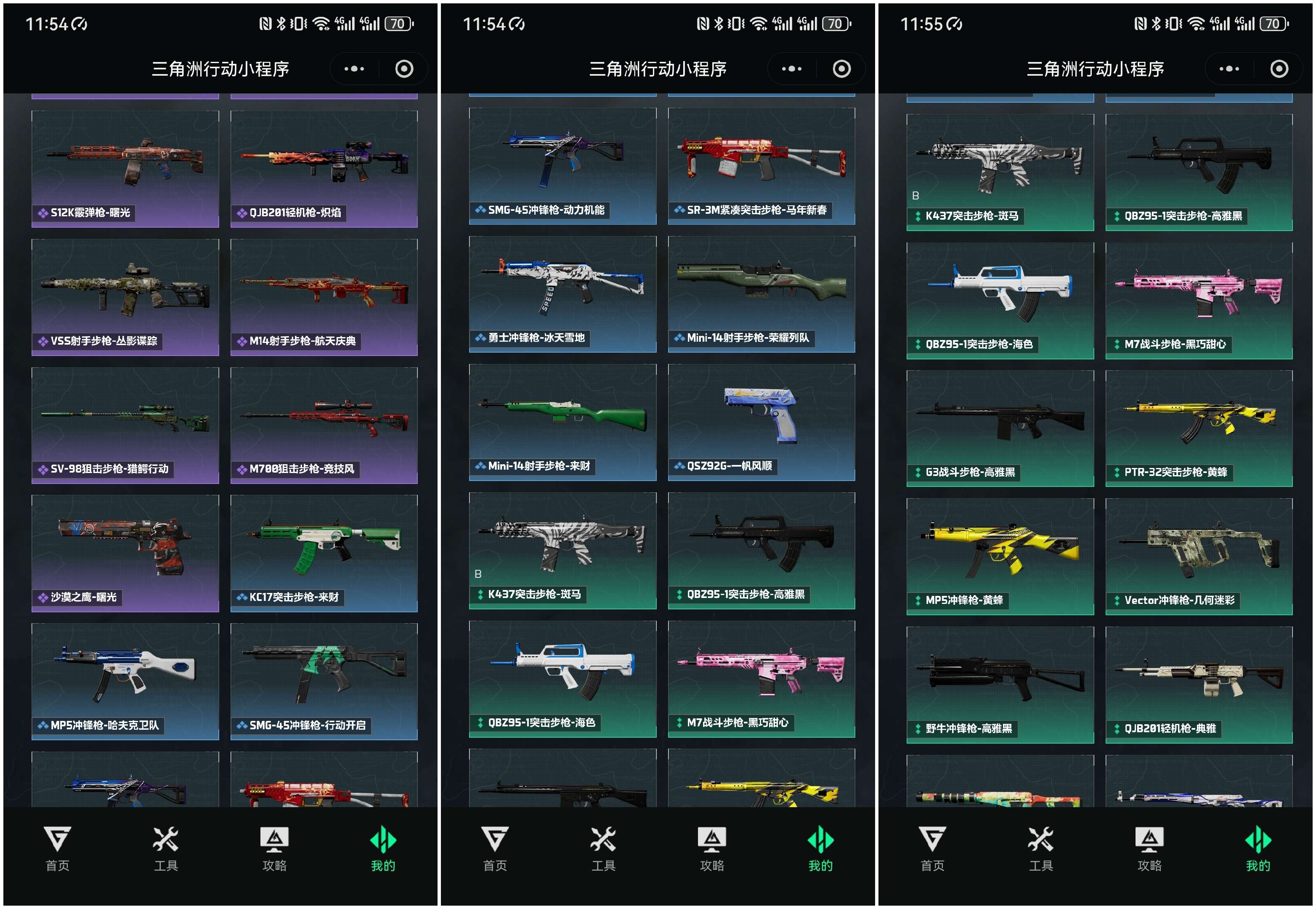Pick the 沙漠之鹰-曙光 pistol skin
1316x909 pixels.
125,553
